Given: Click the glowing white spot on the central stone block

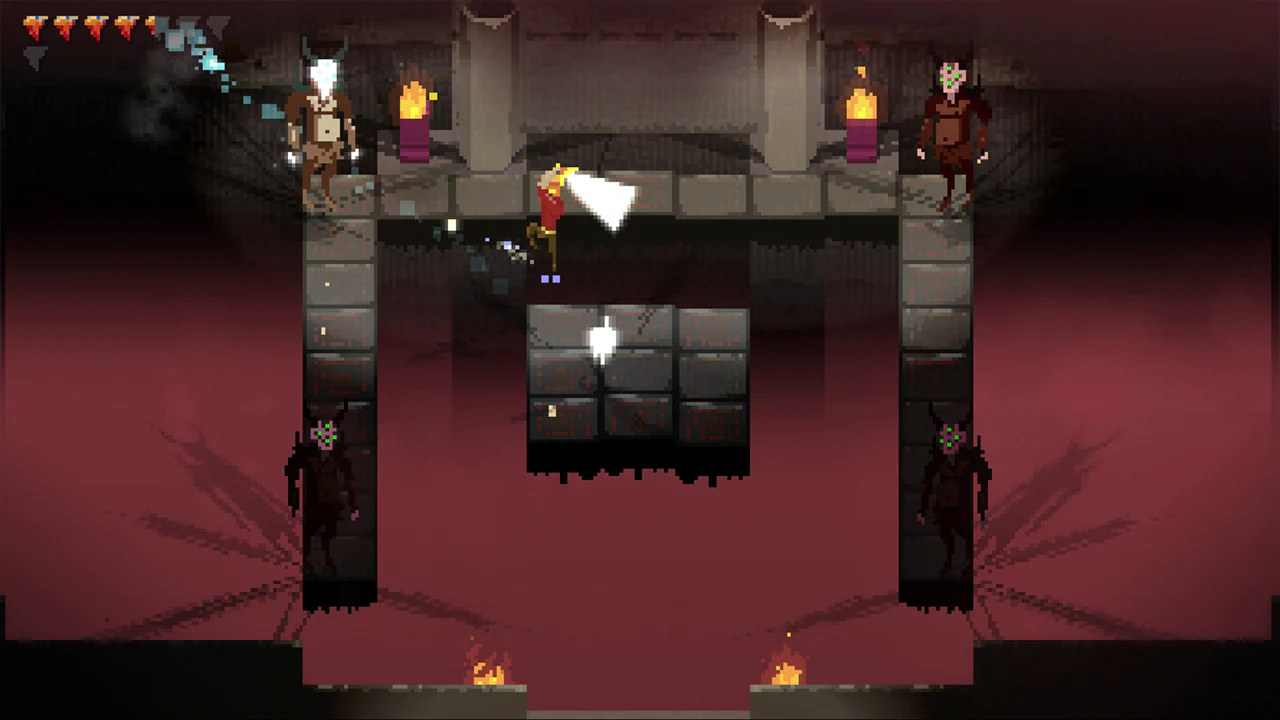Looking at the screenshot, I should (604, 340).
